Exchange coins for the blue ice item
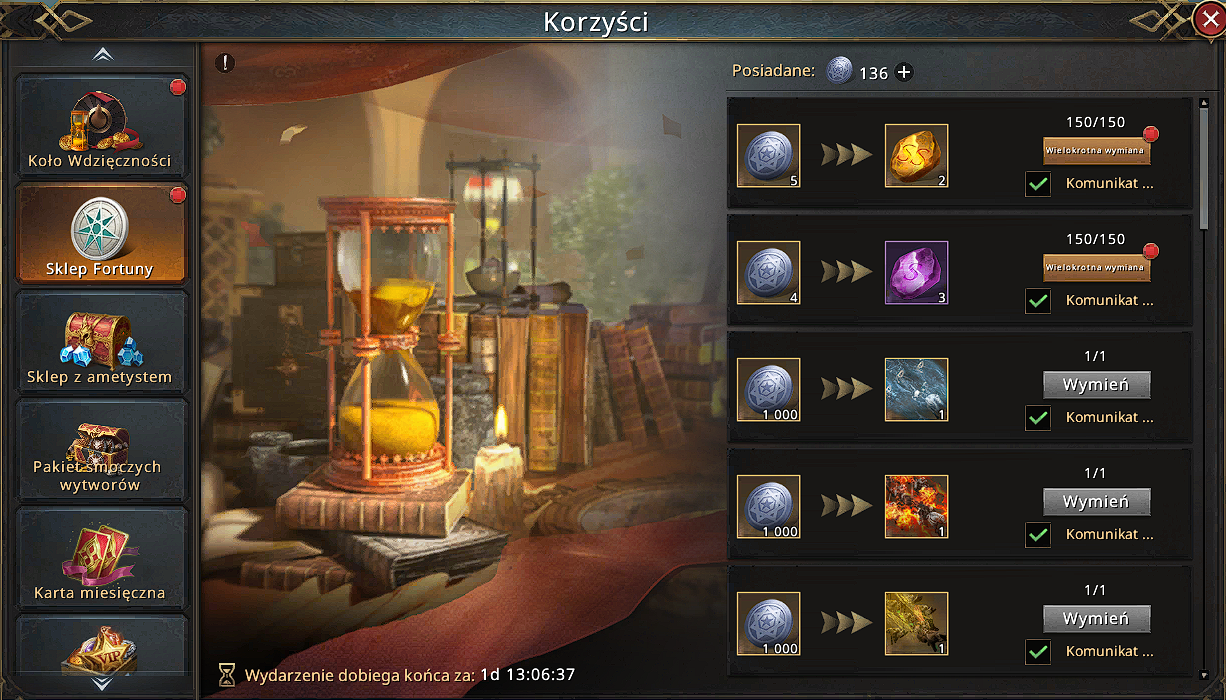 click(x=1096, y=385)
